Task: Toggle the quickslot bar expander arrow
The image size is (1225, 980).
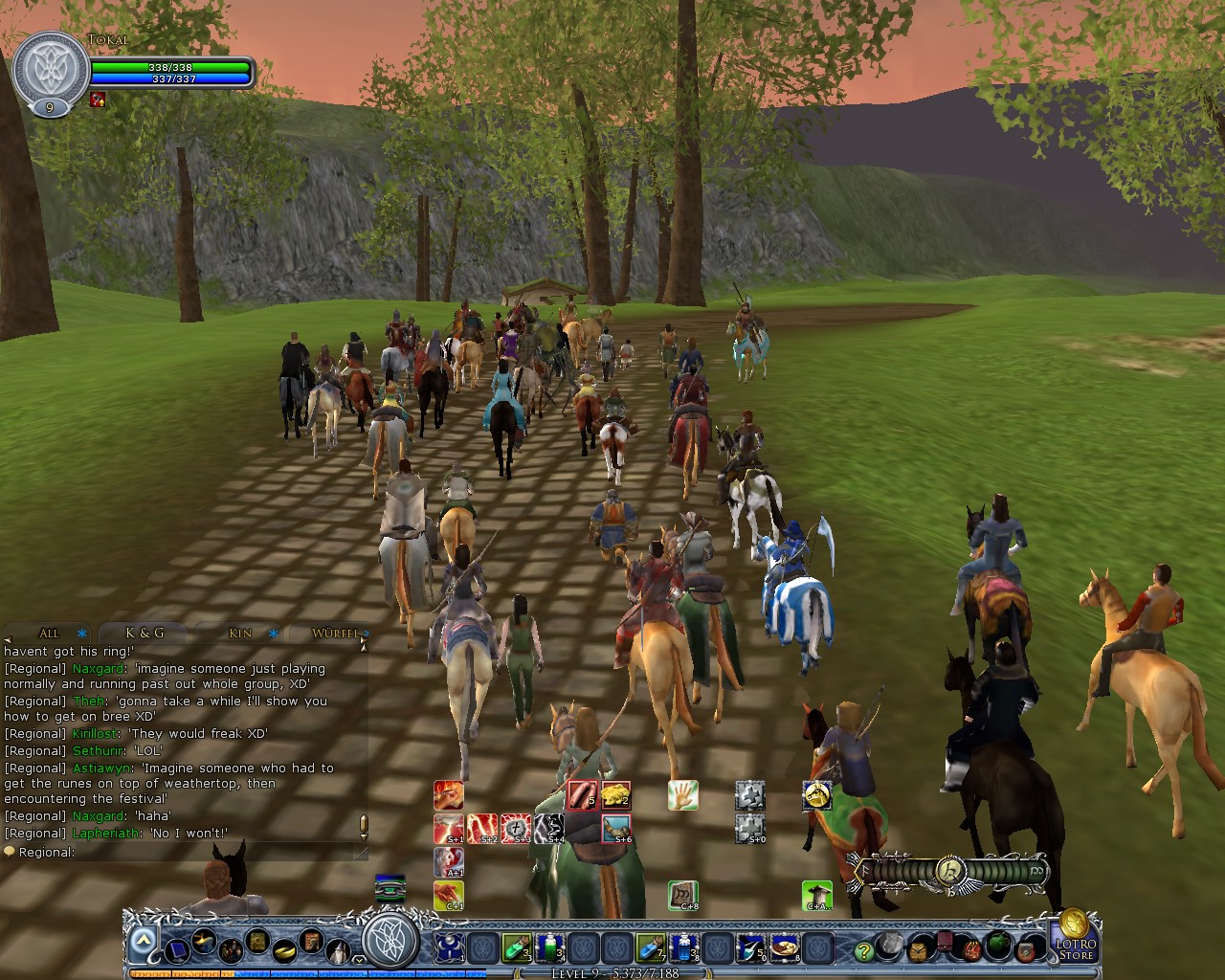Action: pyautogui.click(x=144, y=939)
